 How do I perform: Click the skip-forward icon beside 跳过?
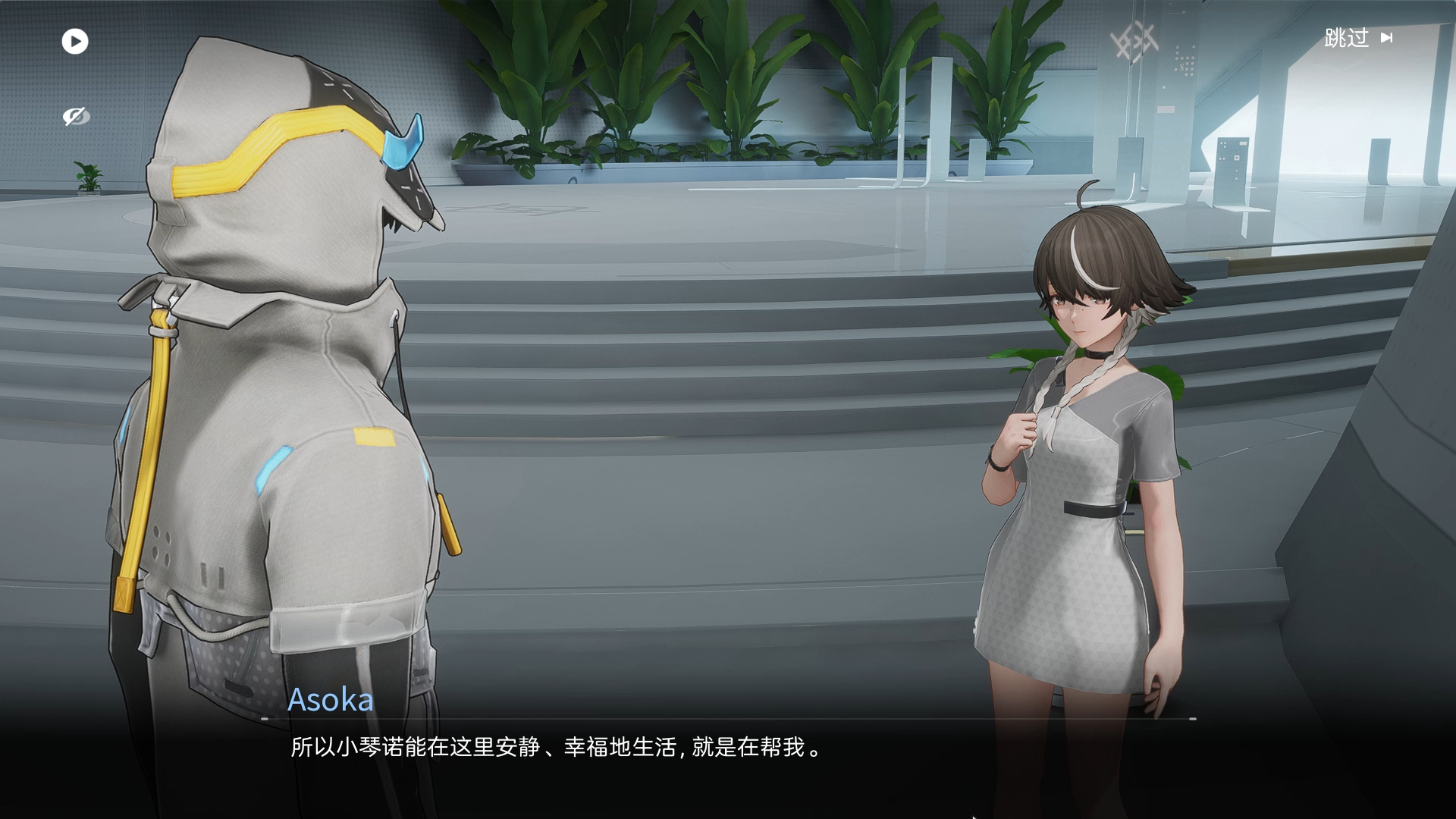[1388, 39]
